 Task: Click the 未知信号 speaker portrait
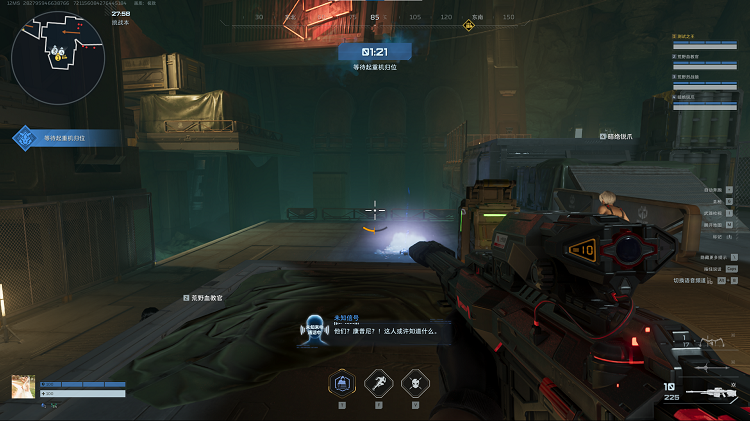(315, 331)
